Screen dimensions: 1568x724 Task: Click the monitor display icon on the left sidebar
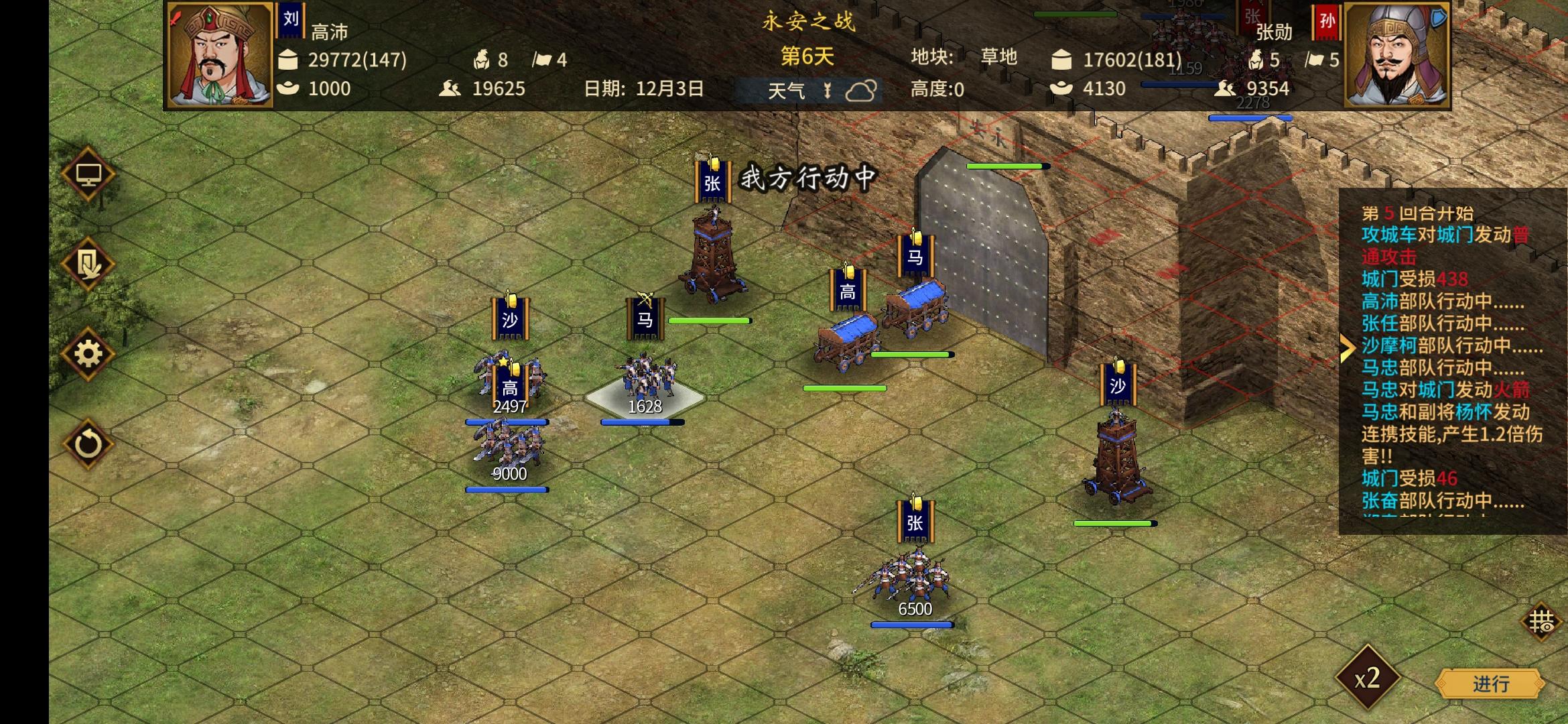(88, 174)
